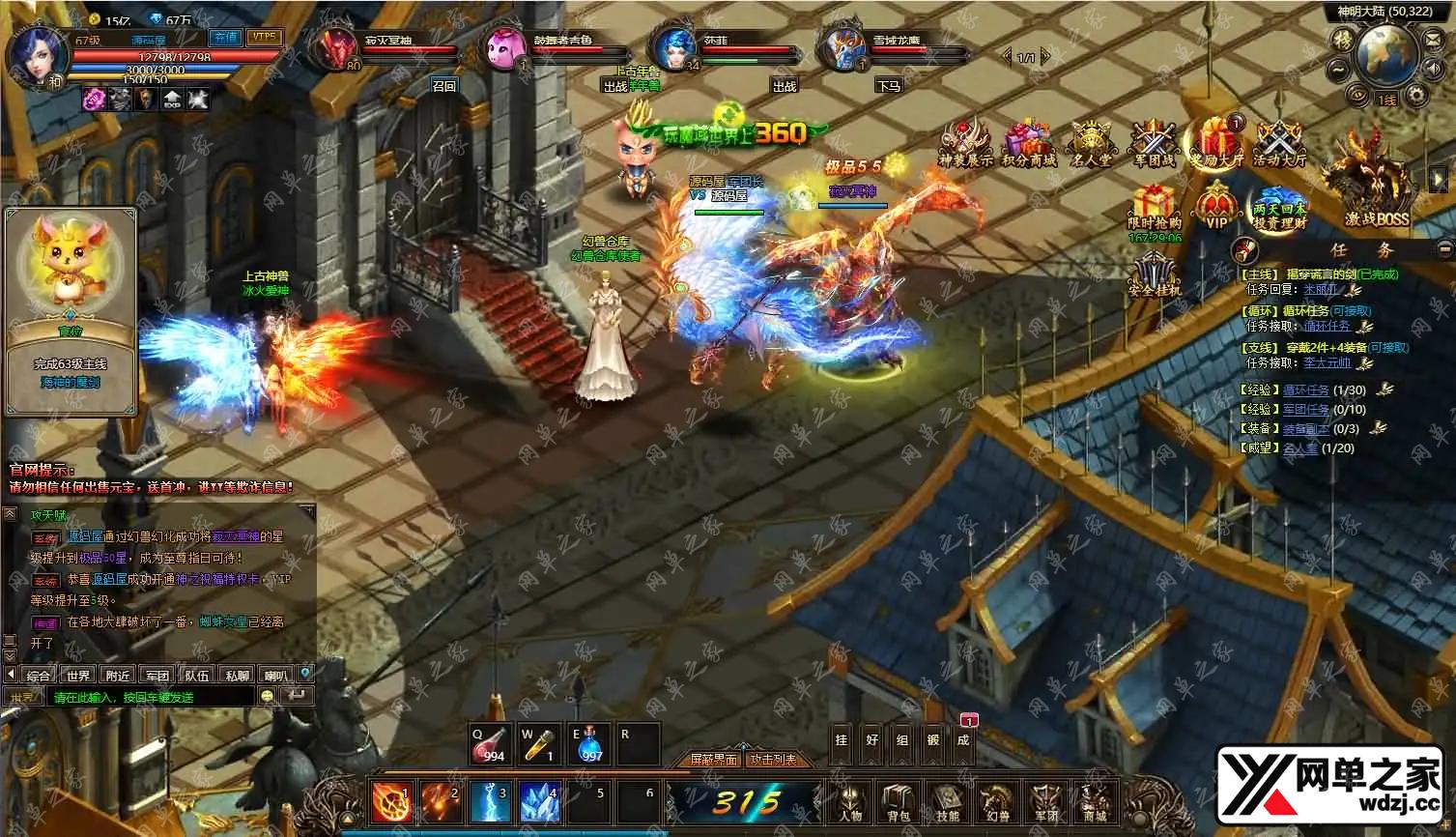Use the red health potion in slot Q
The height and width of the screenshot is (837, 1456).
tap(490, 744)
